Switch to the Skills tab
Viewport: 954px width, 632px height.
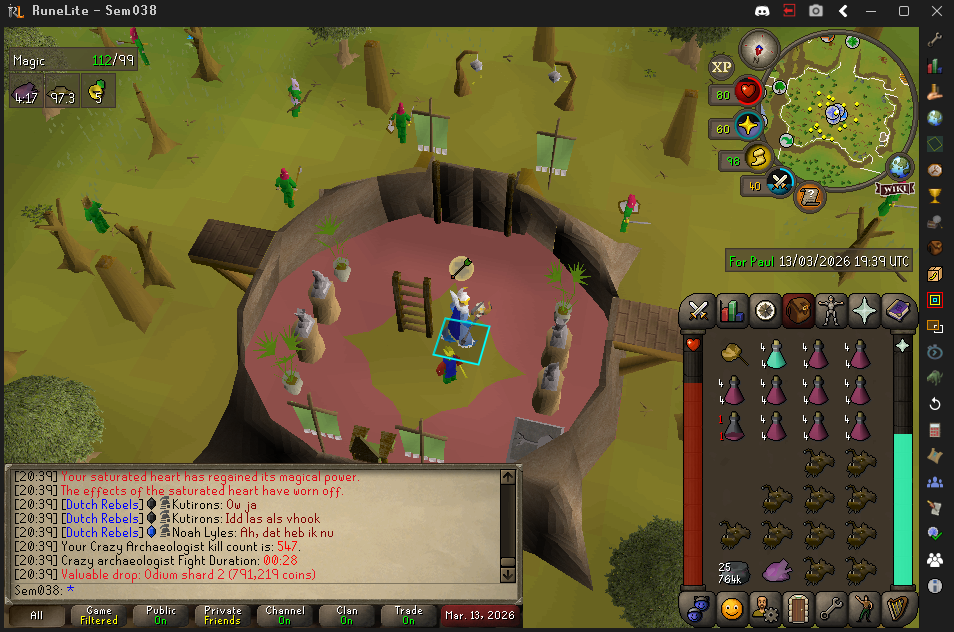point(733,311)
